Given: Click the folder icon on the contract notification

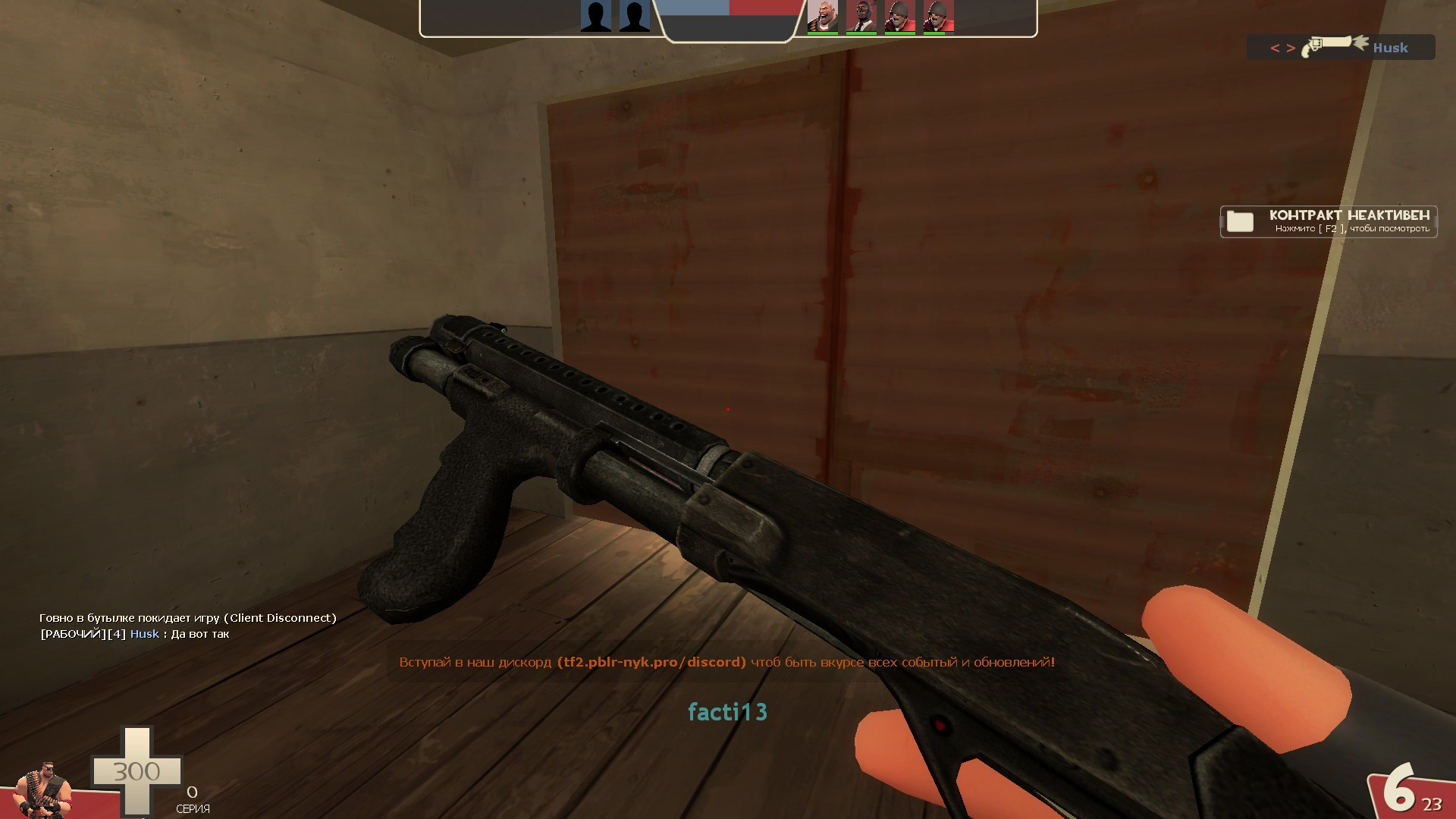Looking at the screenshot, I should click(x=1241, y=222).
